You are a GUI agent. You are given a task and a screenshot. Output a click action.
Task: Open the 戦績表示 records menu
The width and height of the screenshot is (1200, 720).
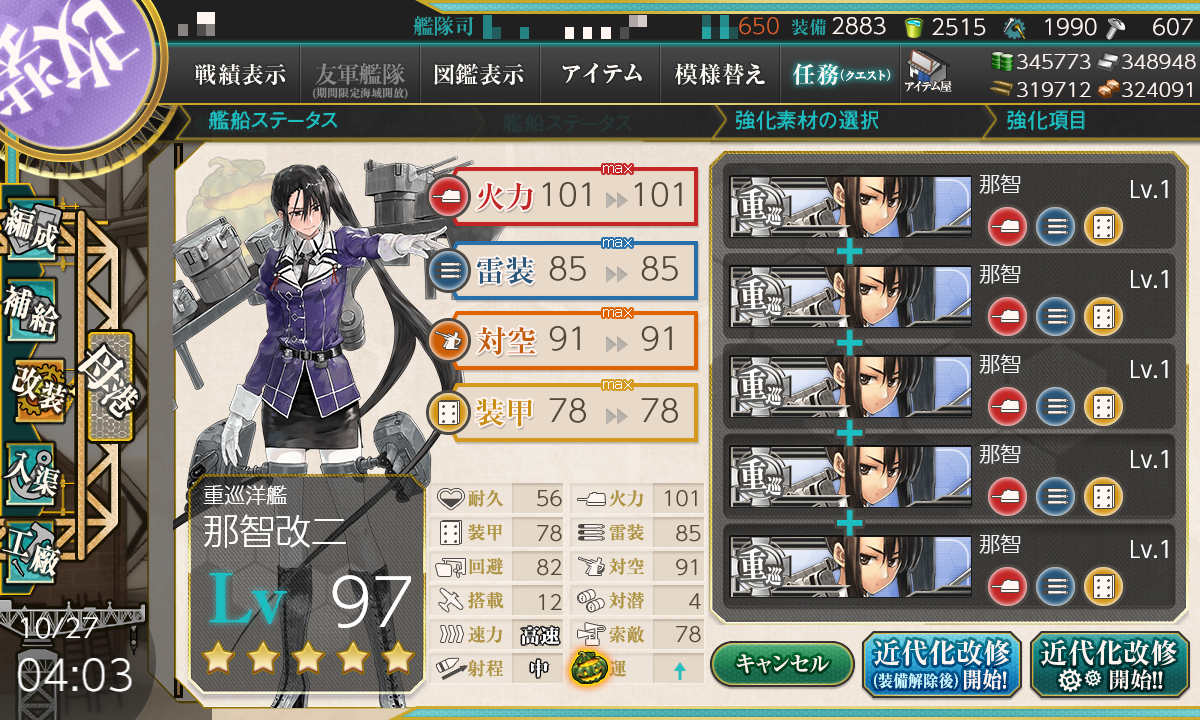(x=240, y=74)
